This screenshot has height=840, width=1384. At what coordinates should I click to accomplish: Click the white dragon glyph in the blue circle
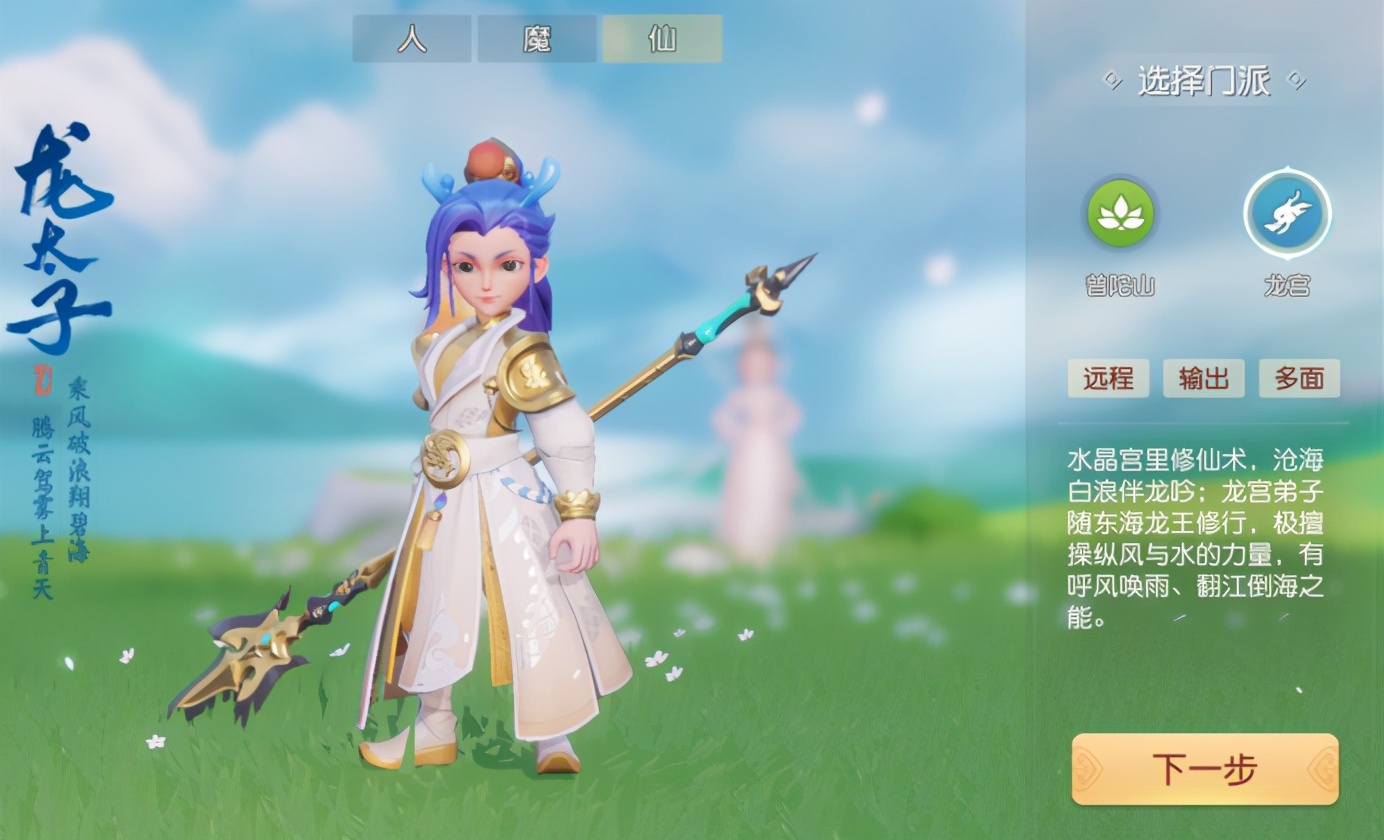[1285, 213]
